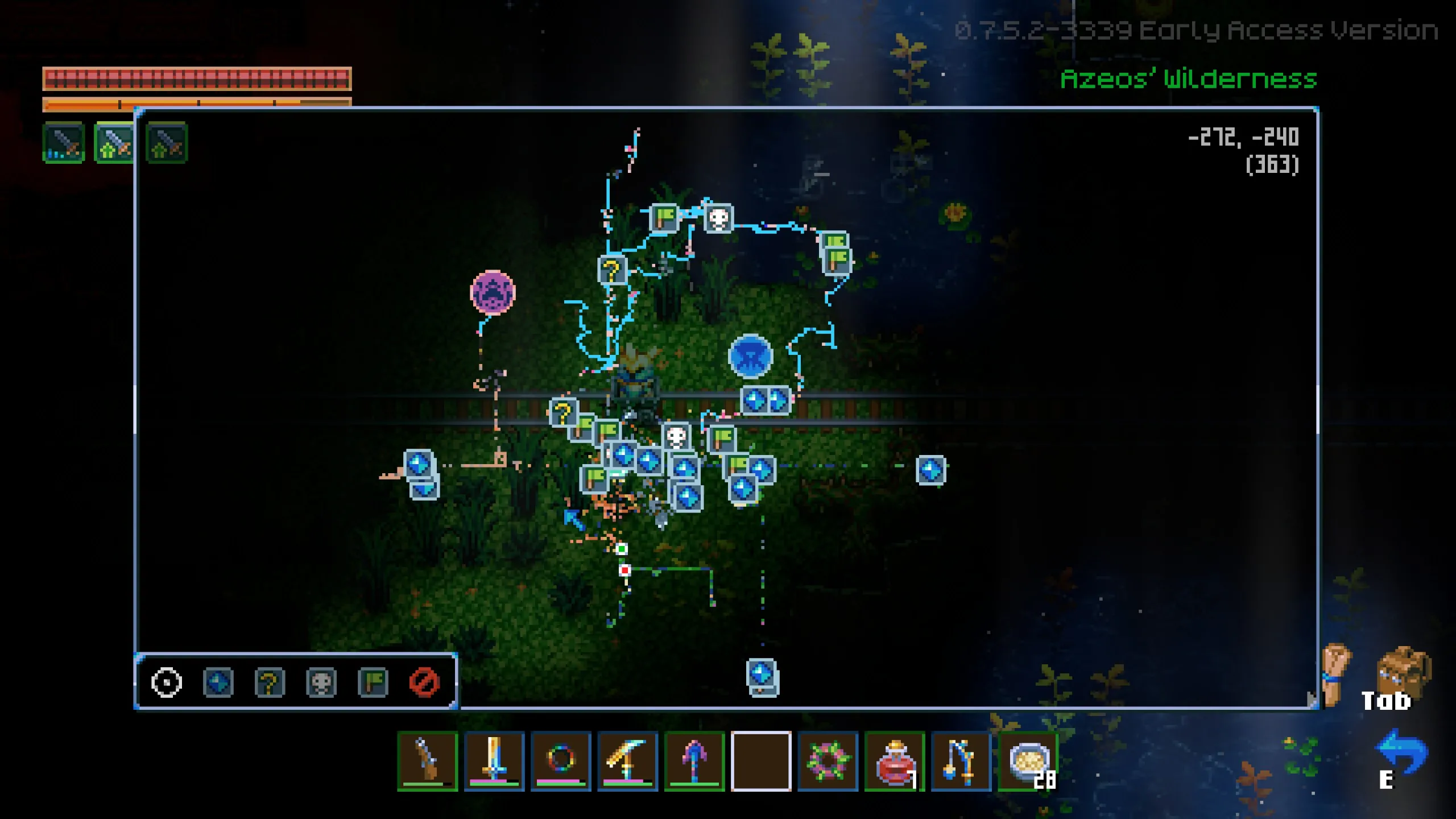Select the skull marker filter

click(x=322, y=682)
